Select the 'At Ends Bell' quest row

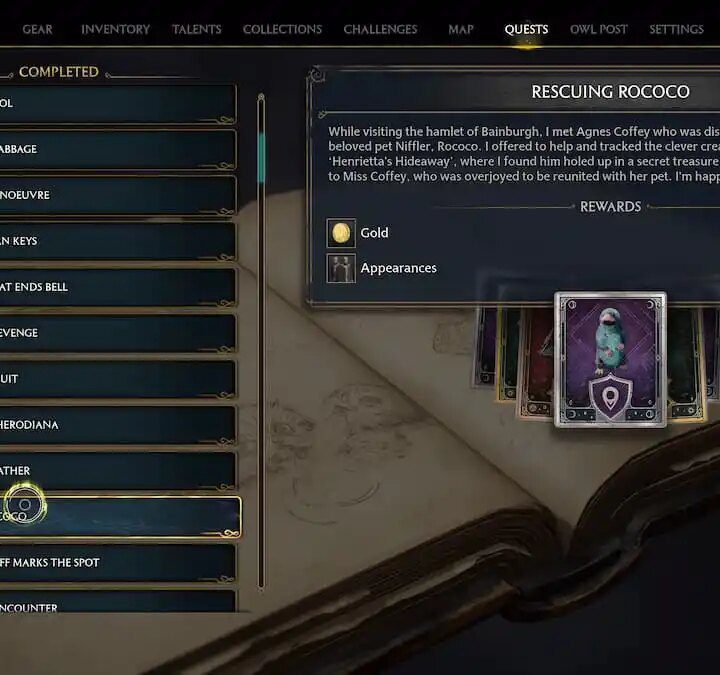coord(117,287)
